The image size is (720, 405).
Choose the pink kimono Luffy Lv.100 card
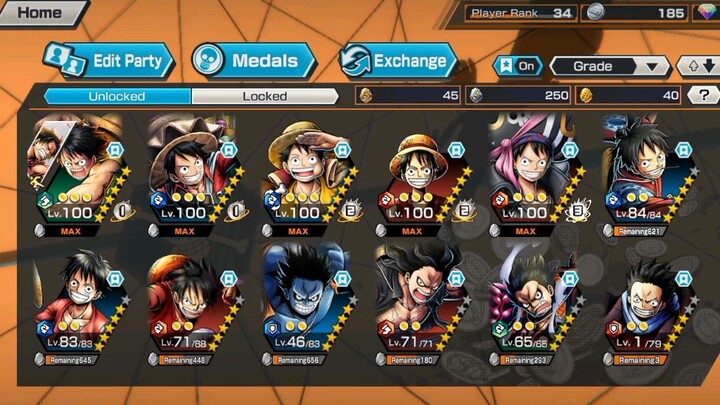tap(532, 174)
